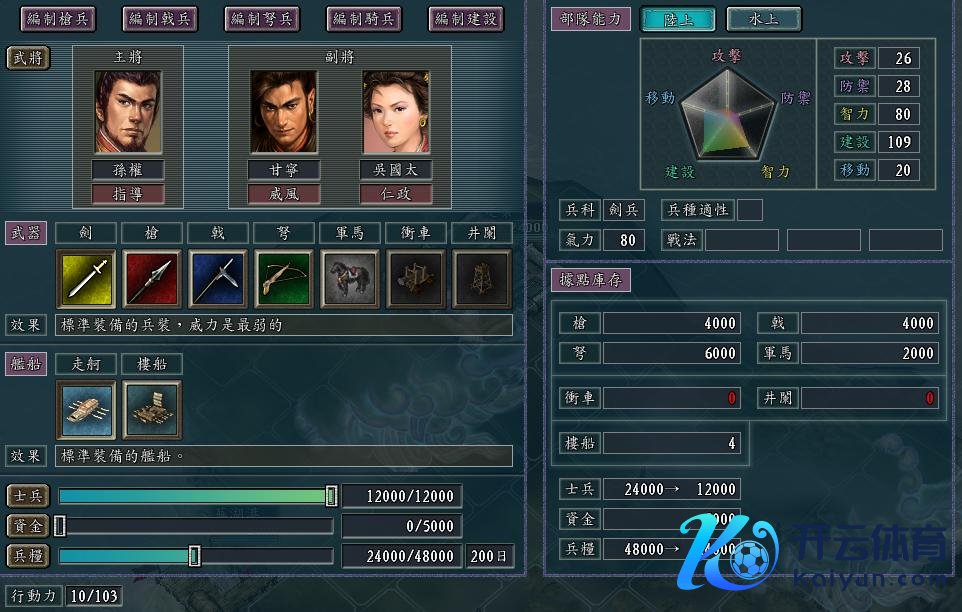Pick the war horse icon
This screenshot has height=612, width=962.
tap(350, 278)
